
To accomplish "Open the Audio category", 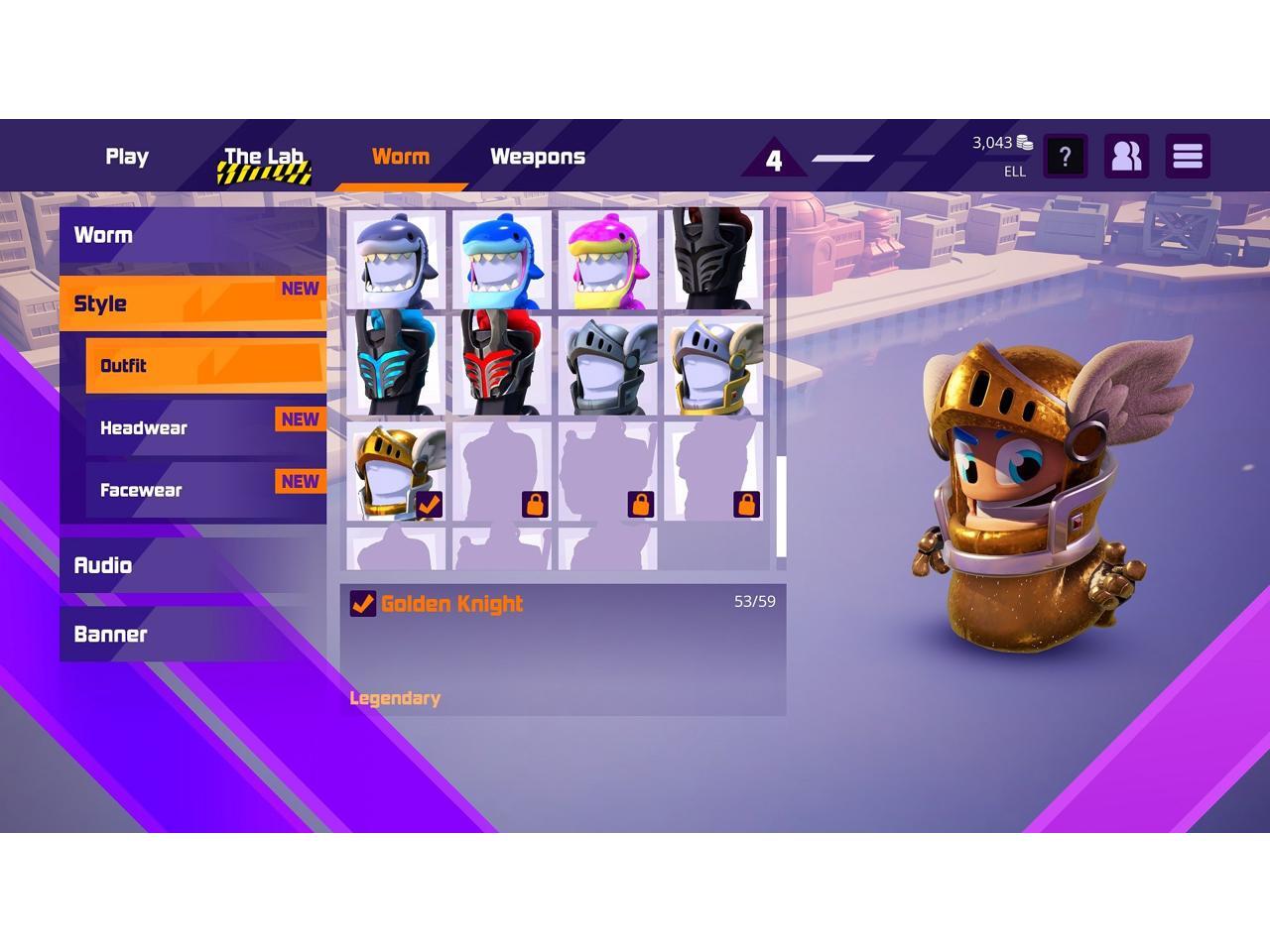I will click(x=192, y=565).
